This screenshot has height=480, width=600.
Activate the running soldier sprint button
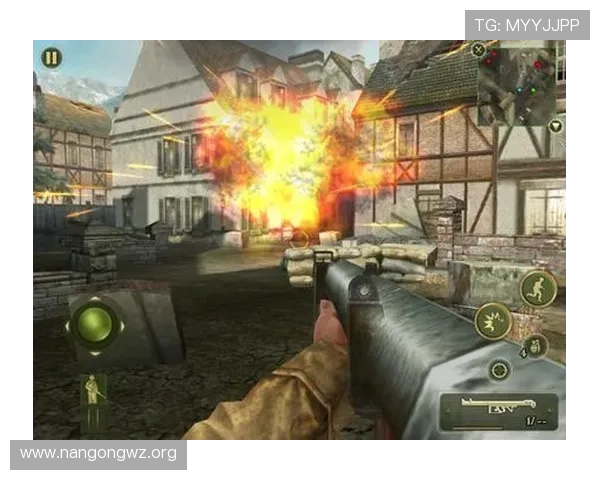pyautogui.click(x=537, y=289)
